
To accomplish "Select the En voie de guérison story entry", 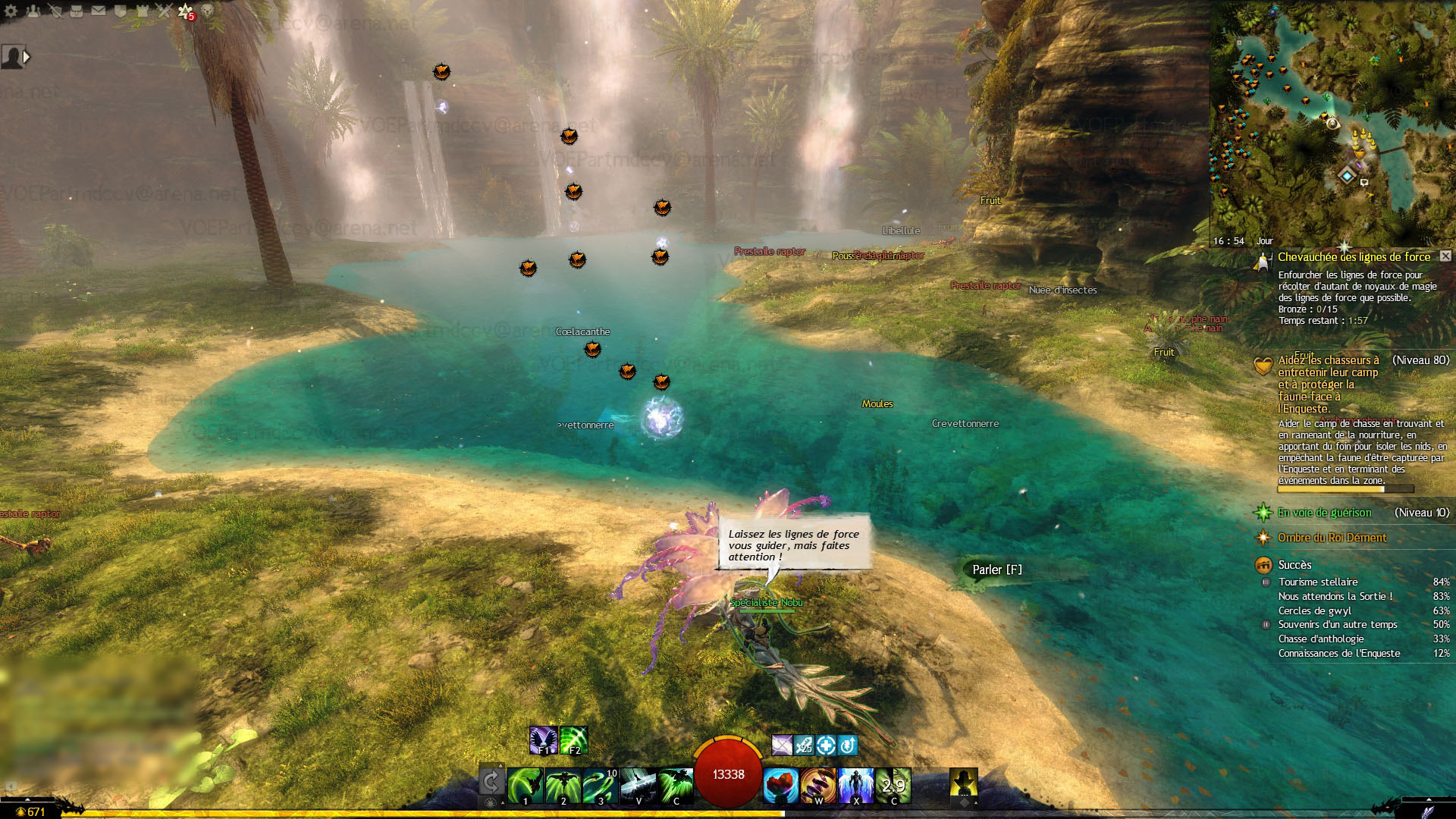I will pos(1324,513).
